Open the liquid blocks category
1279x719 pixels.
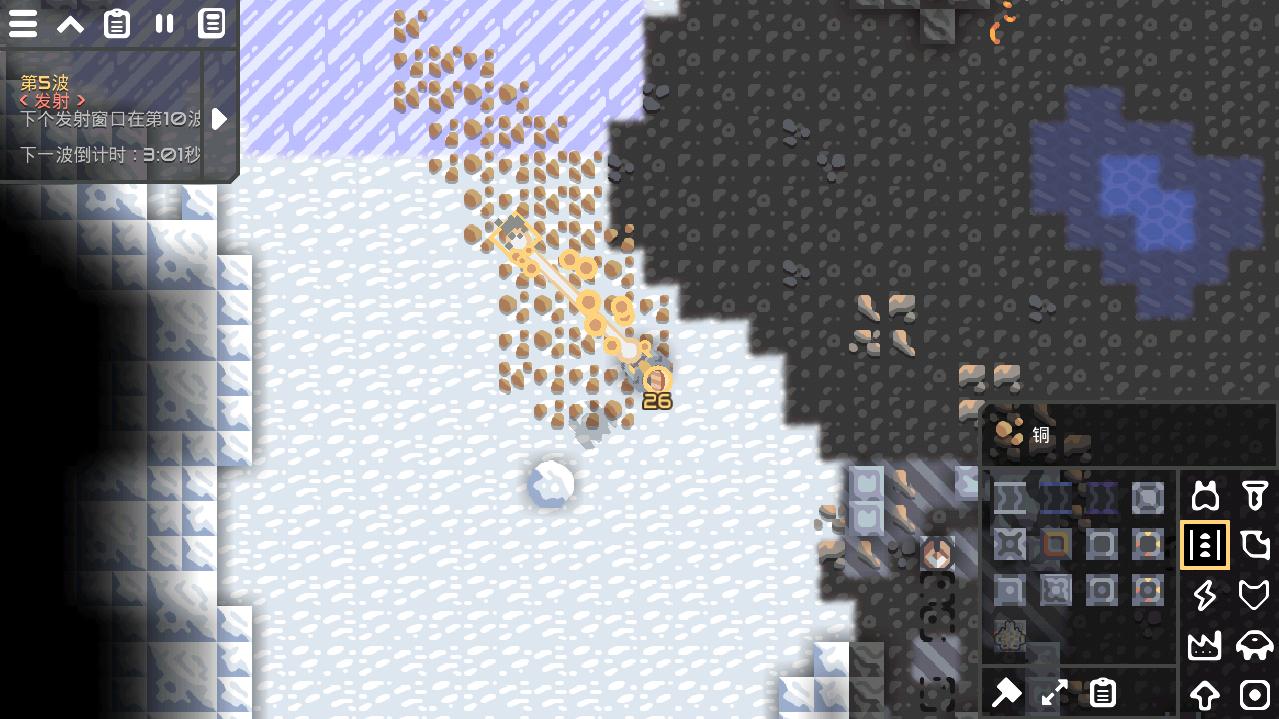coord(1254,545)
